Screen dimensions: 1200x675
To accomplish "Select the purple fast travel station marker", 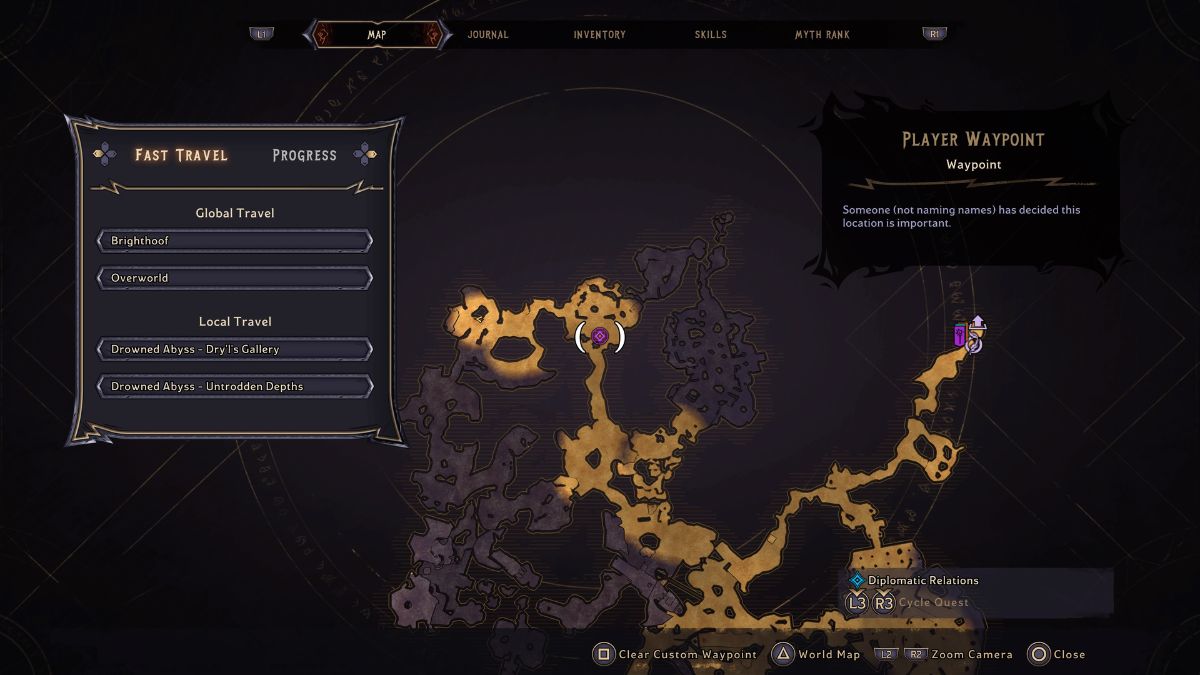I will 960,336.
